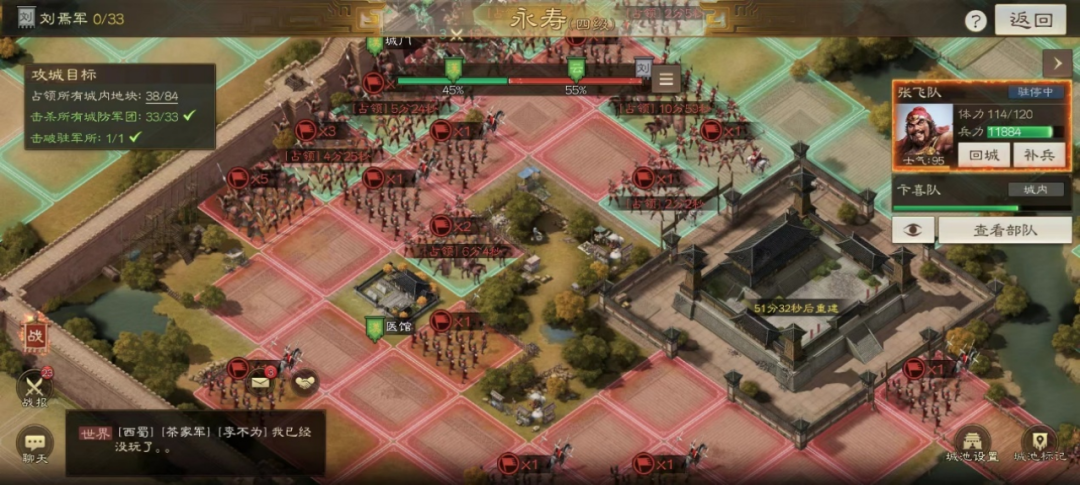Send 张飞队 back with 回城

(x=983, y=155)
